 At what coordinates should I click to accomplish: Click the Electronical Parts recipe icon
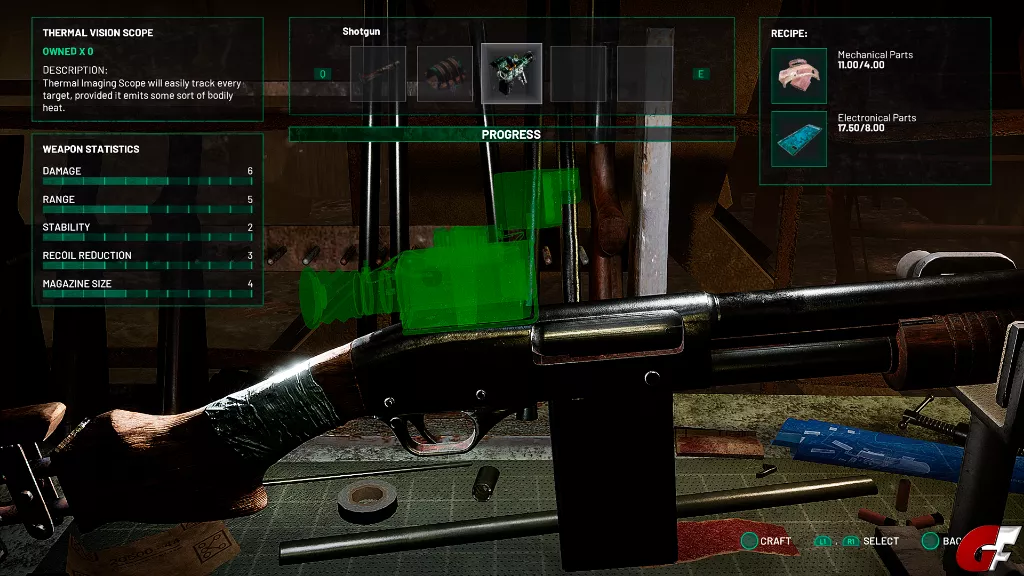tap(799, 139)
